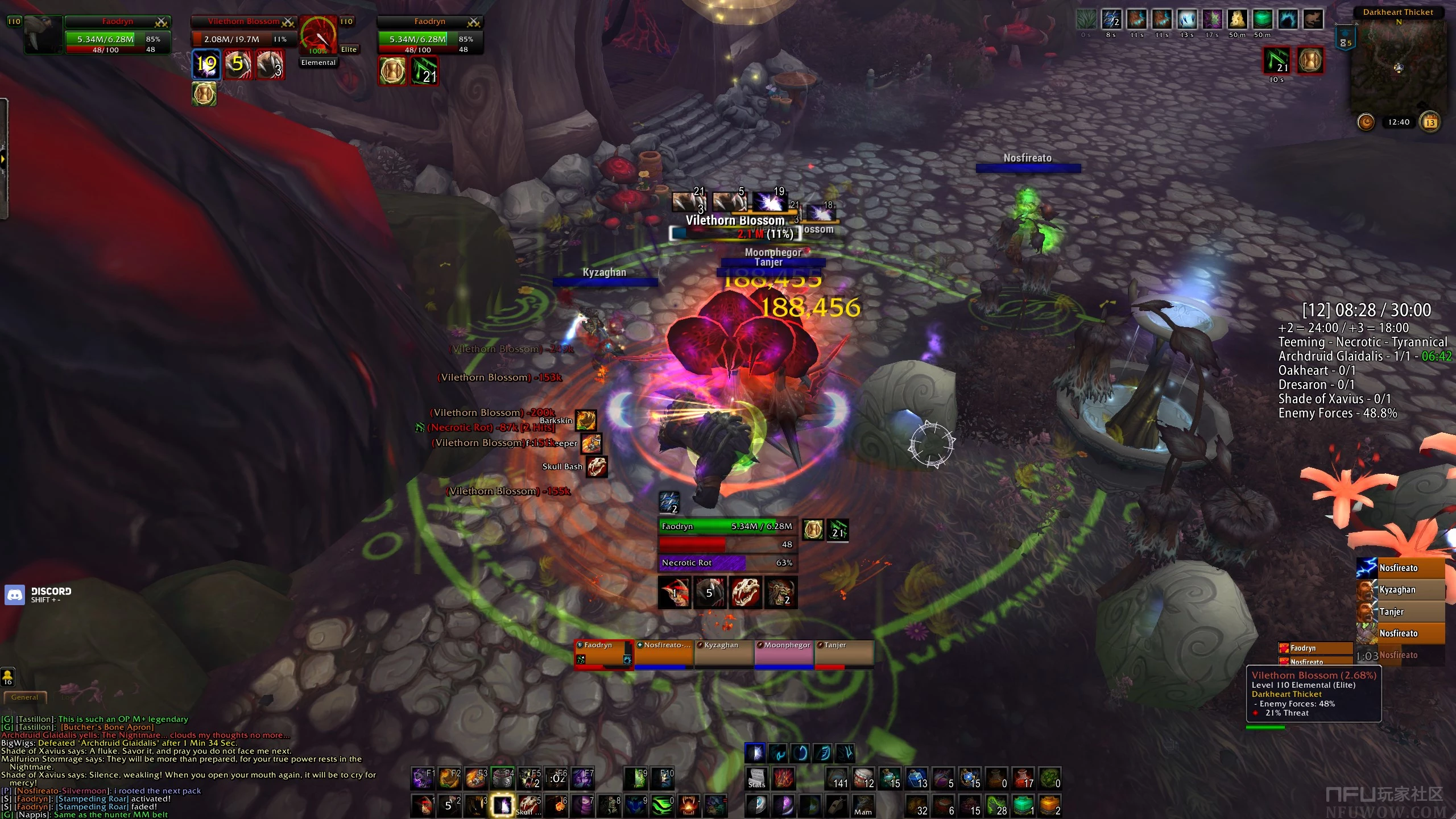Click the cheese buff icon
This screenshot has width=1456, height=819.
click(x=1236, y=20)
